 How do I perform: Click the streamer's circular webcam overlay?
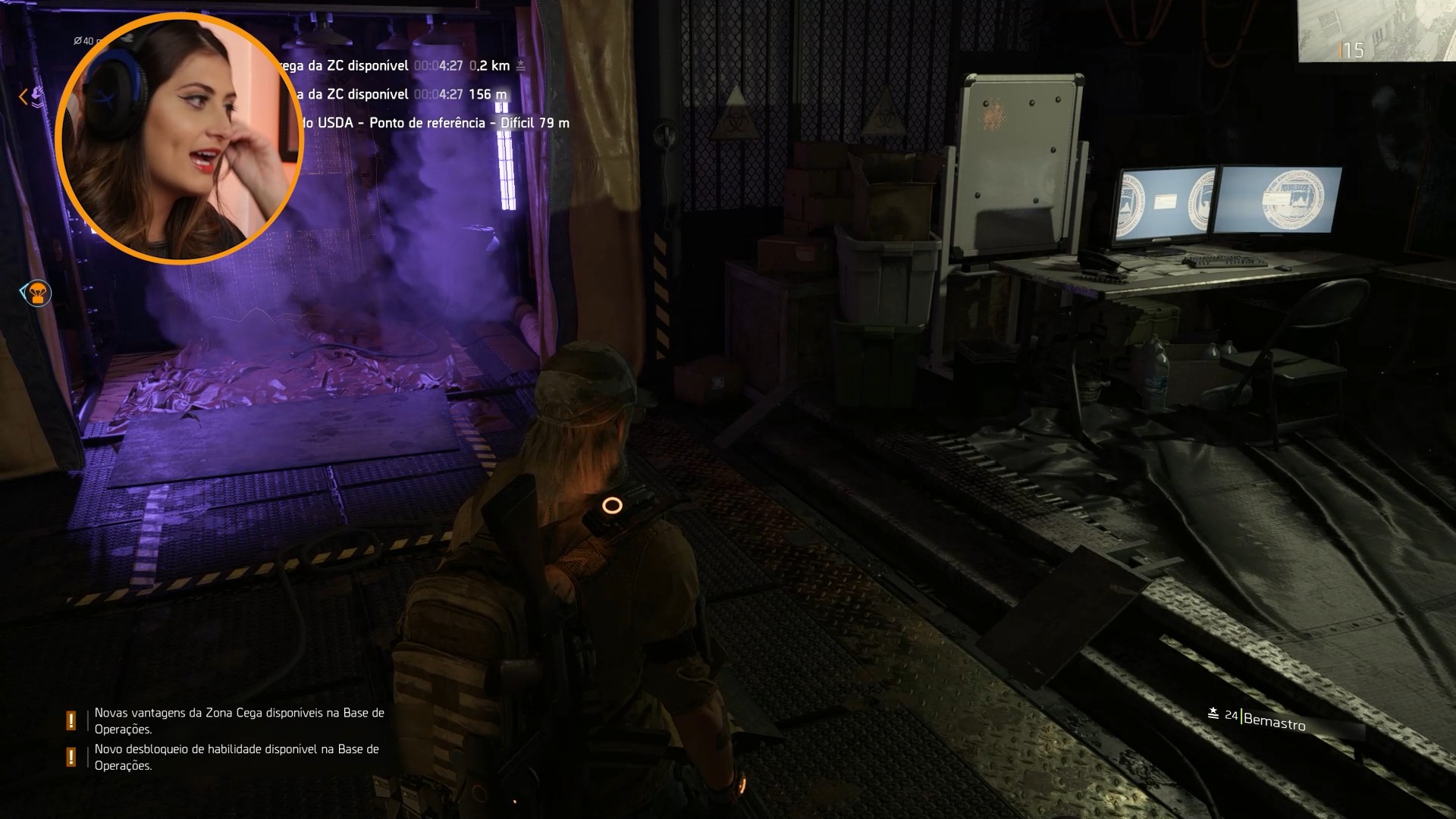pos(180,138)
